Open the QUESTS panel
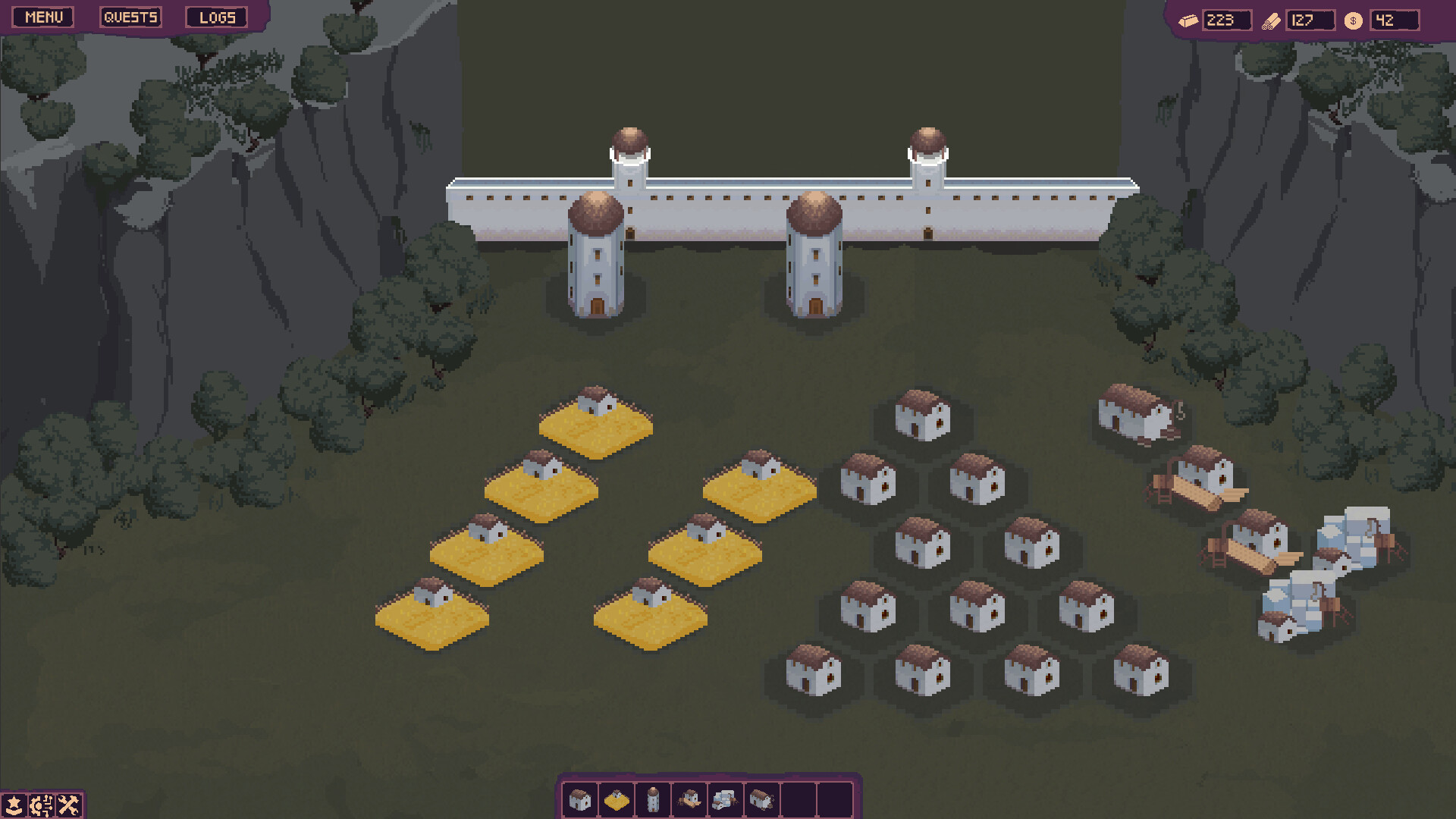 coord(130,17)
